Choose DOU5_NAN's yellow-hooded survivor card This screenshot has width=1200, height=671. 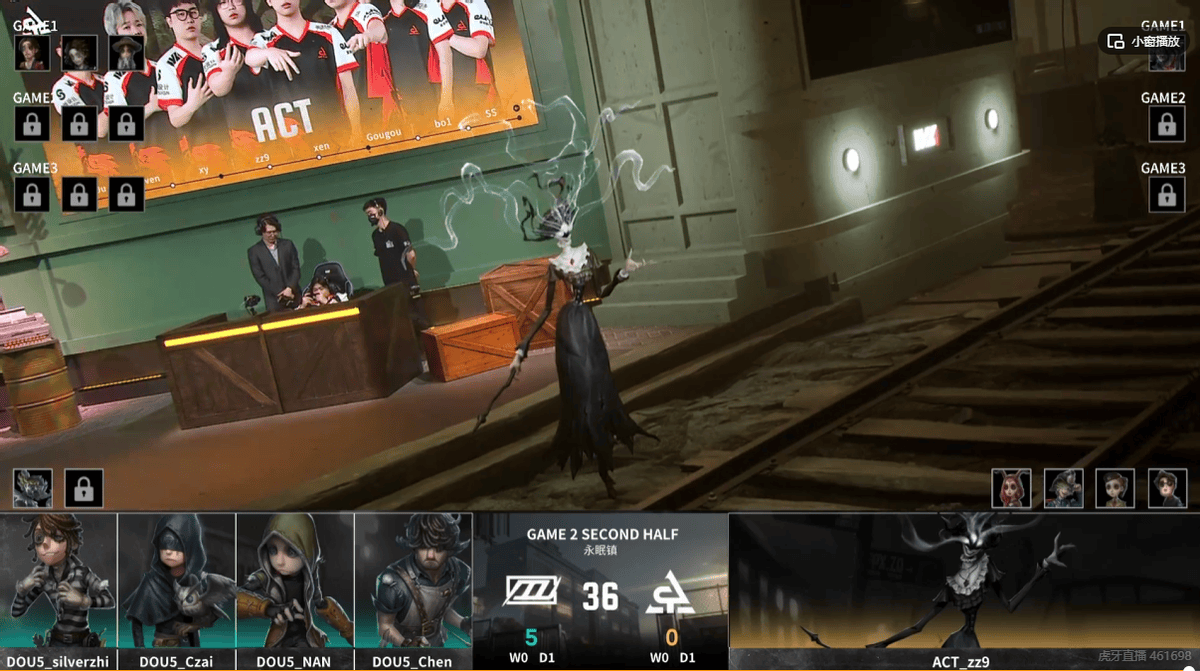coord(295,582)
